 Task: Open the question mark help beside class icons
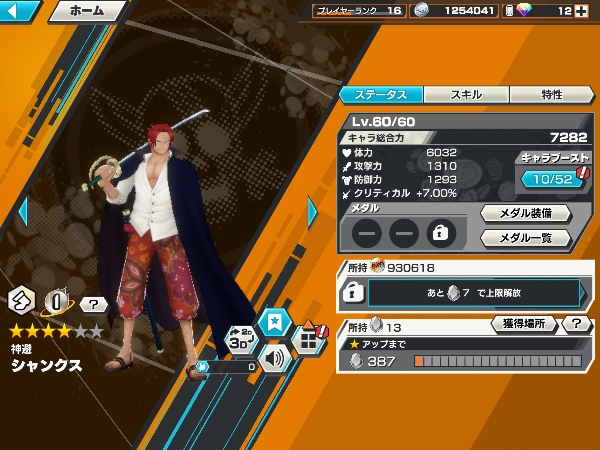click(93, 304)
